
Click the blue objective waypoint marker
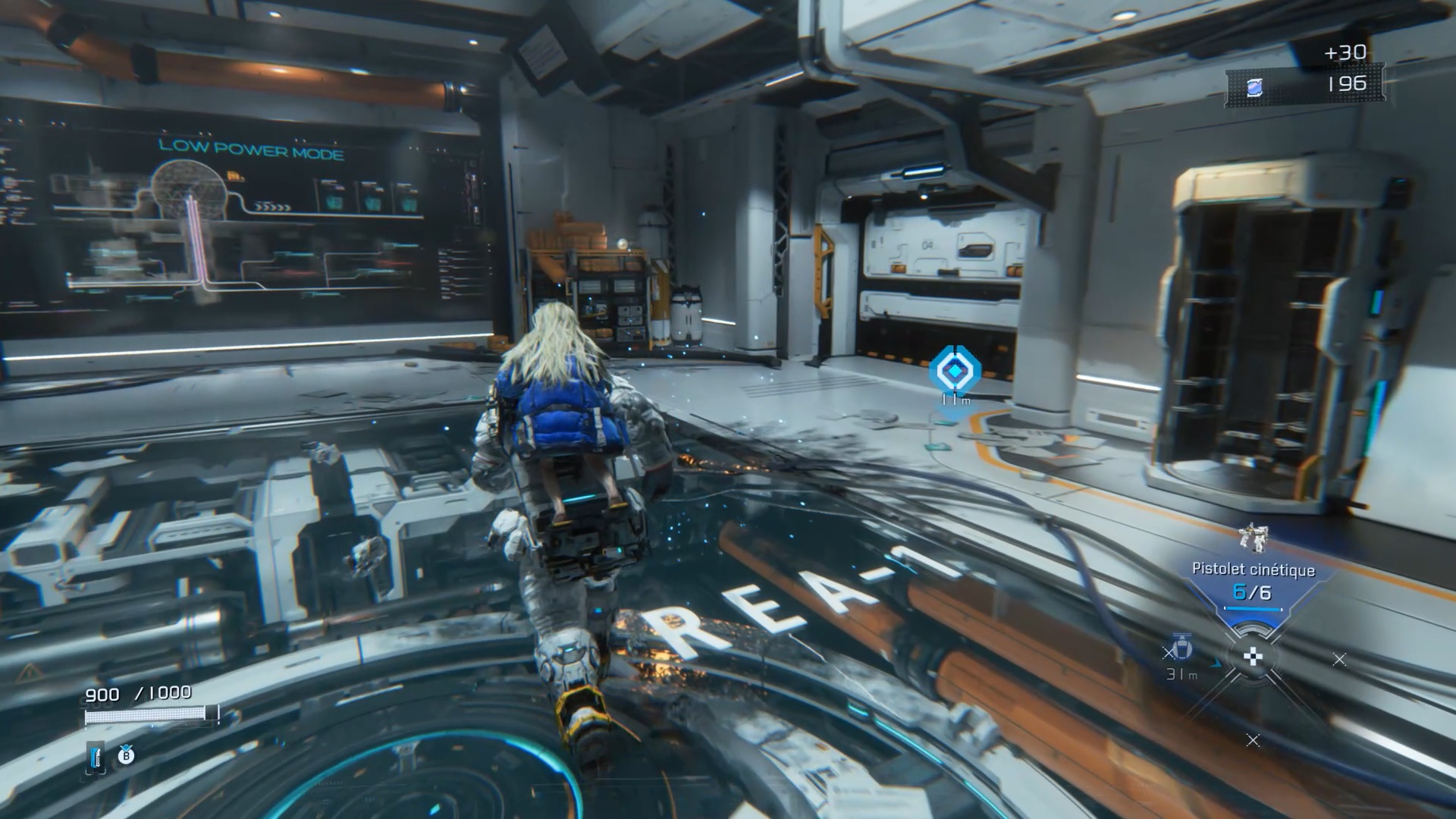pyautogui.click(x=954, y=371)
